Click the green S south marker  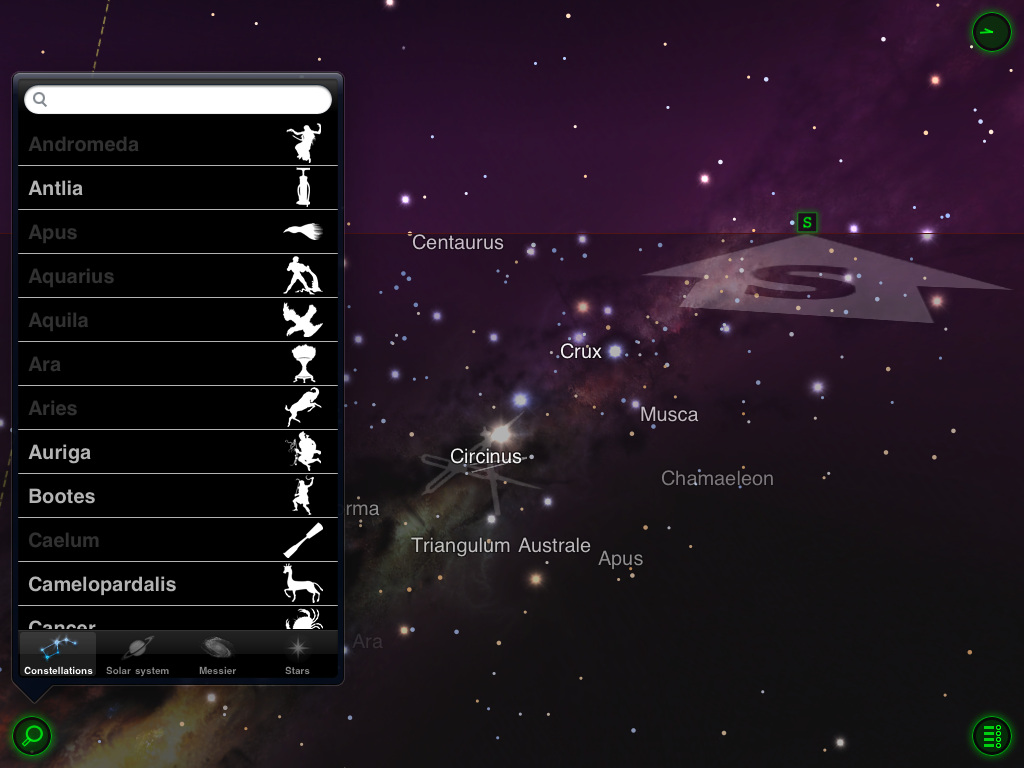point(807,222)
